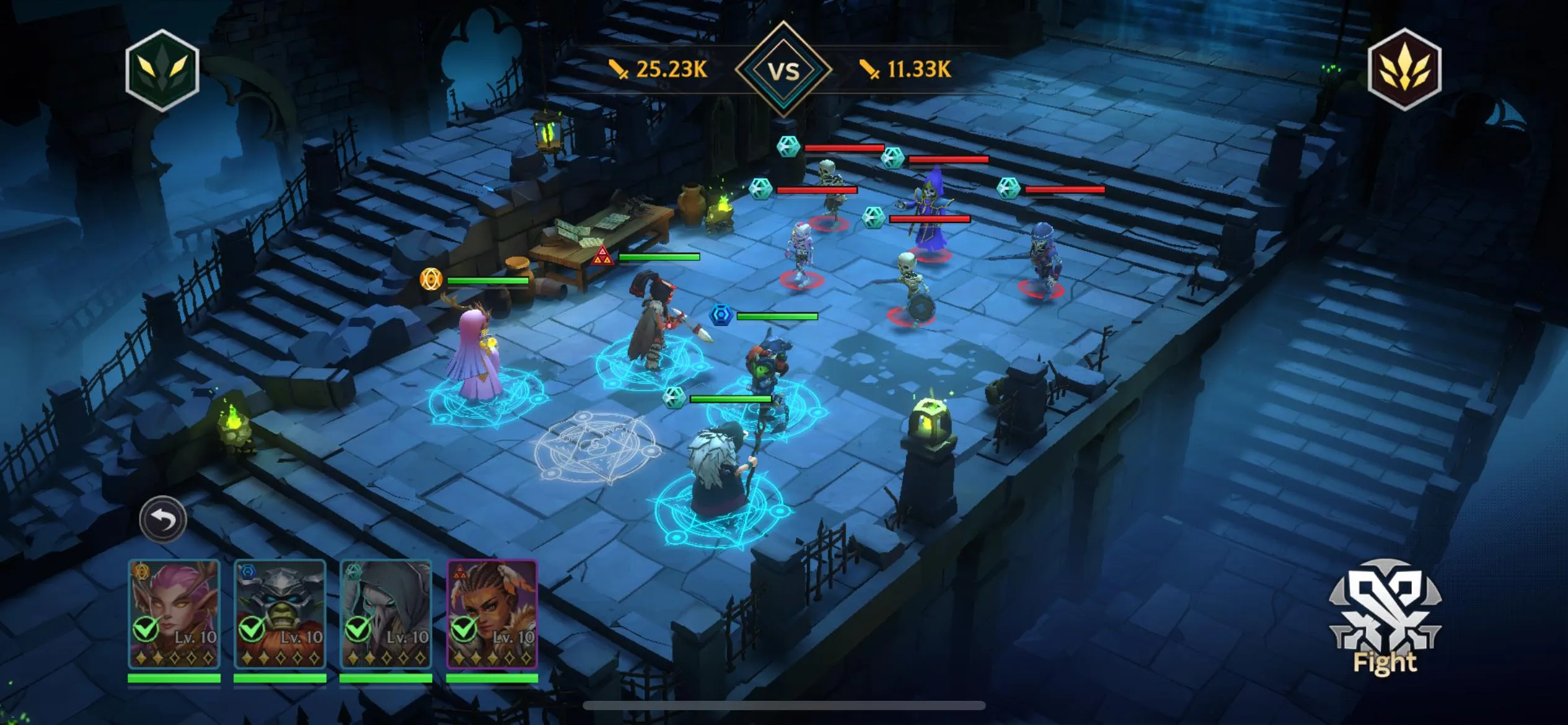Tap the sword icon beside 25.23K power value
This screenshot has width=1568, height=725.
tap(617, 69)
